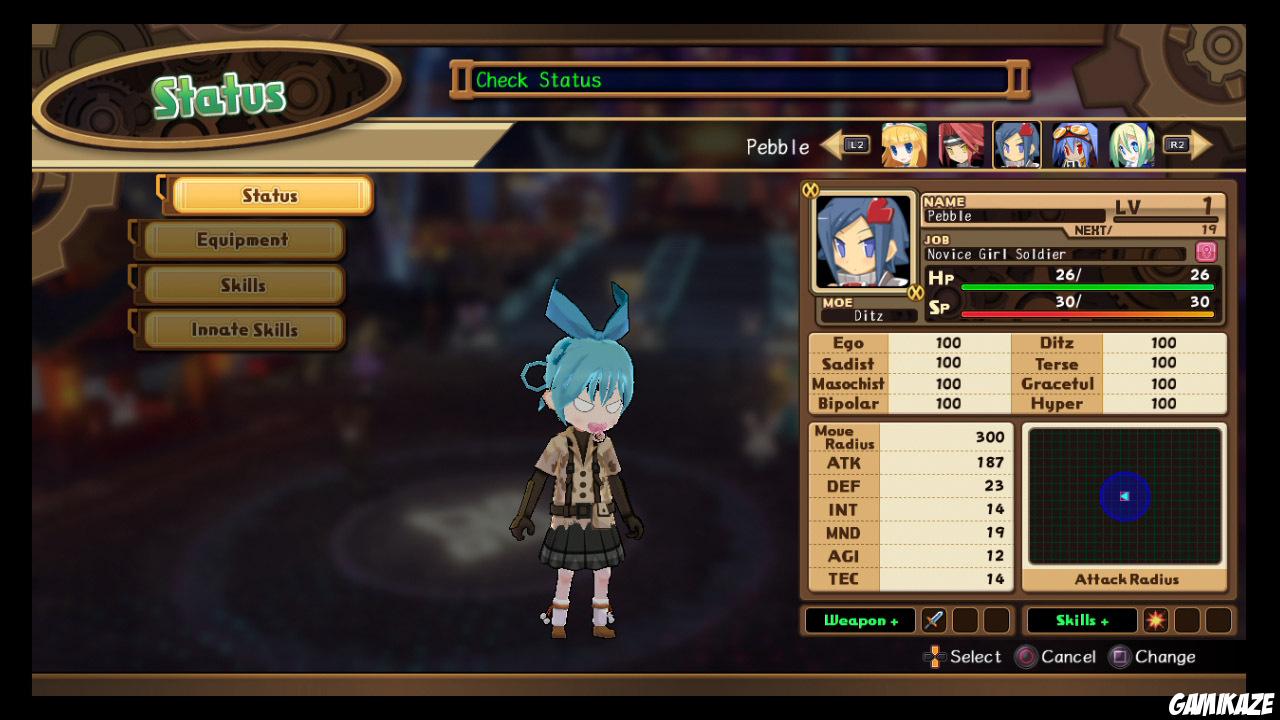Open the empty slot next to the sword icon
This screenshot has height=720, width=1280.
(967, 620)
